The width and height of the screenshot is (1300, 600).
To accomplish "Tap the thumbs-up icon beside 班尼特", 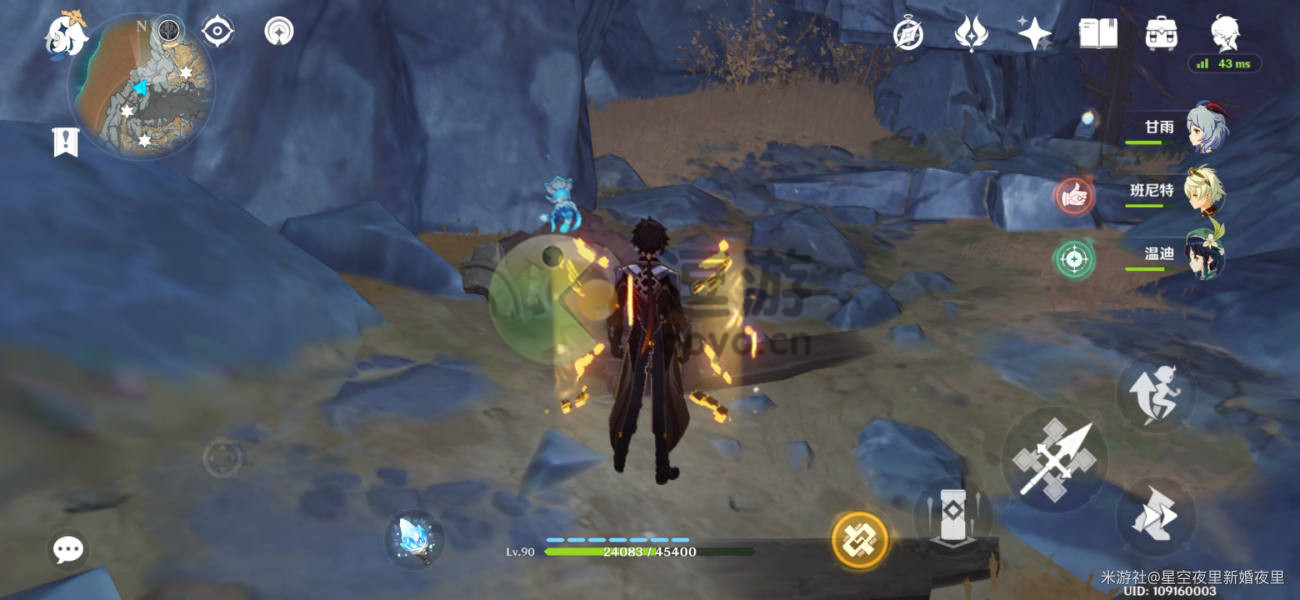I will tap(1074, 197).
